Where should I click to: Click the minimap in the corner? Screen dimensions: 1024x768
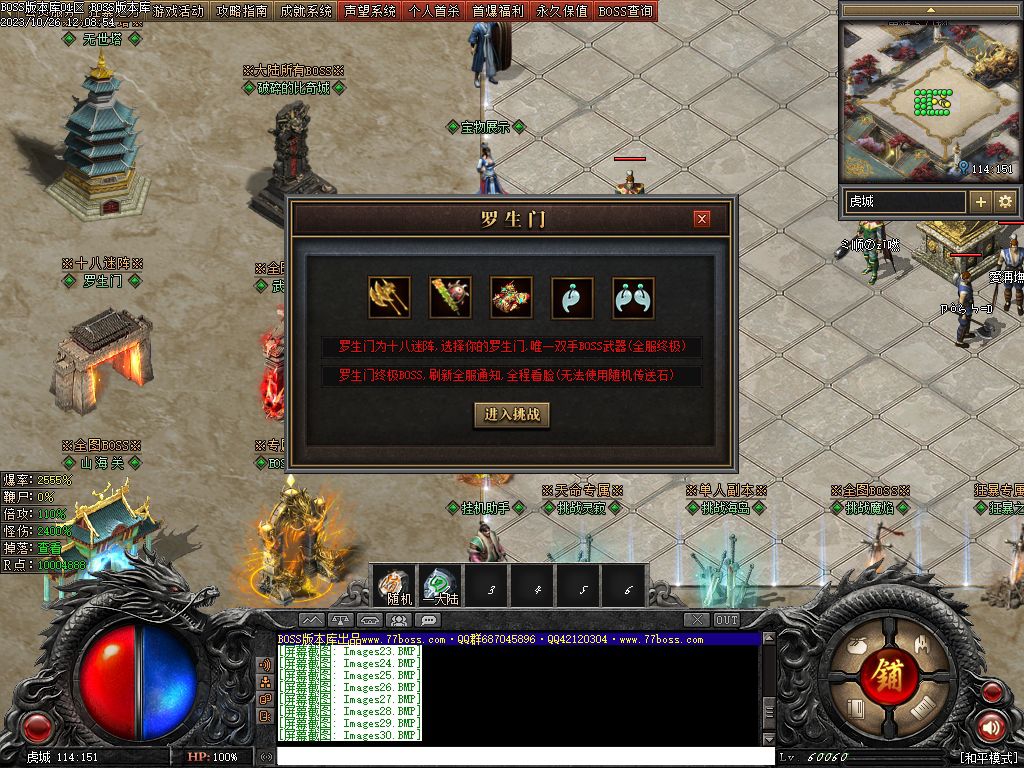click(x=929, y=100)
